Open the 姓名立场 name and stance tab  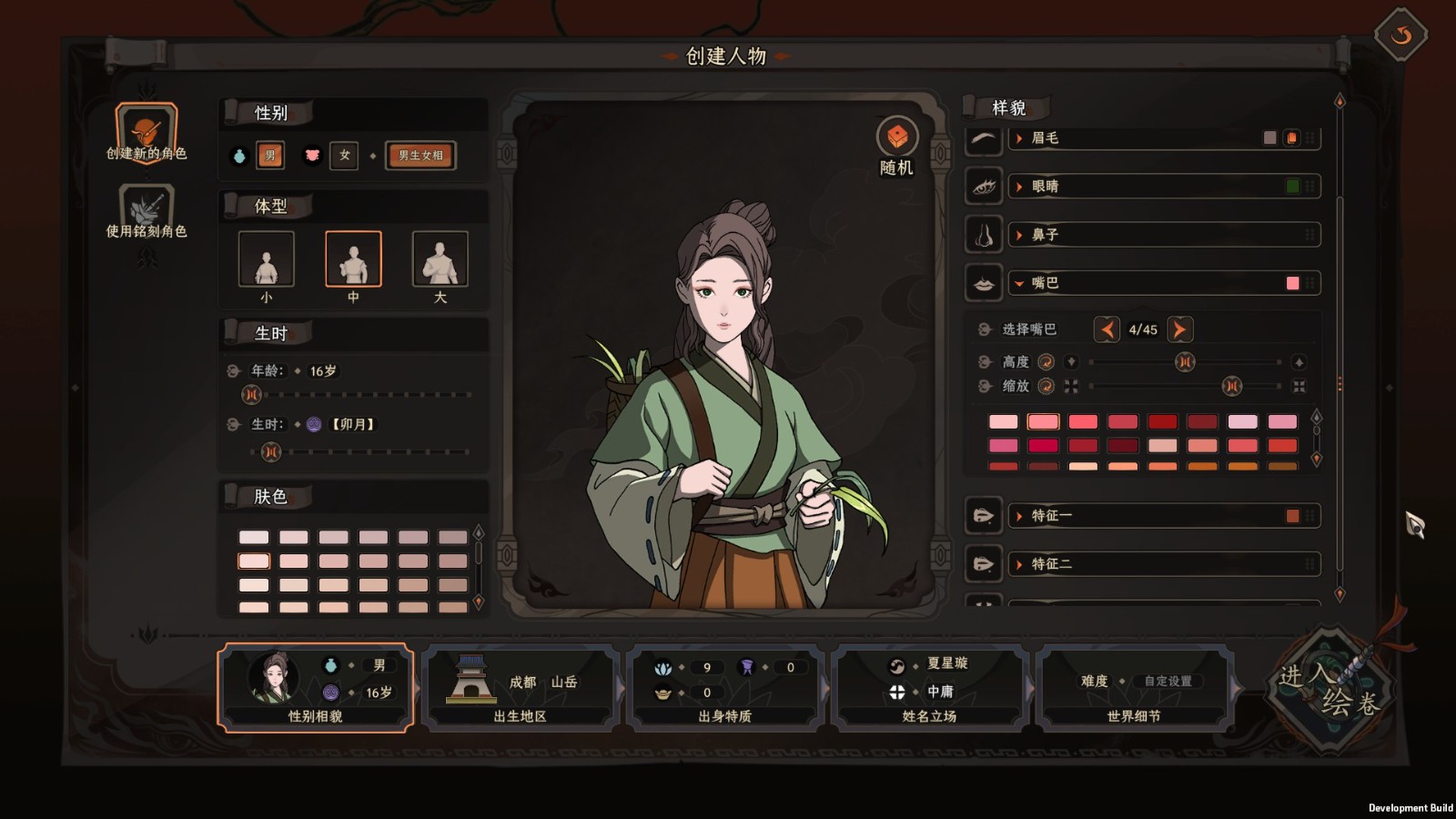tap(929, 688)
